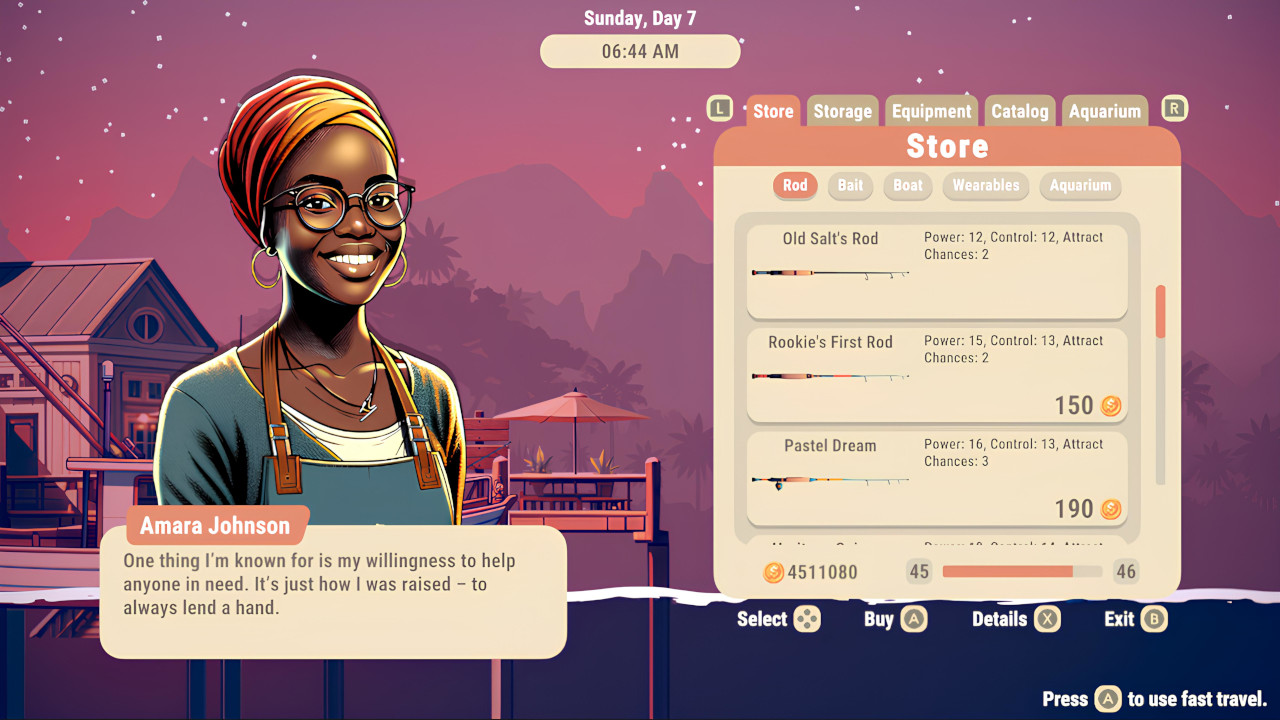1280x720 pixels.
Task: Select the Bait category pill
Action: coord(850,186)
